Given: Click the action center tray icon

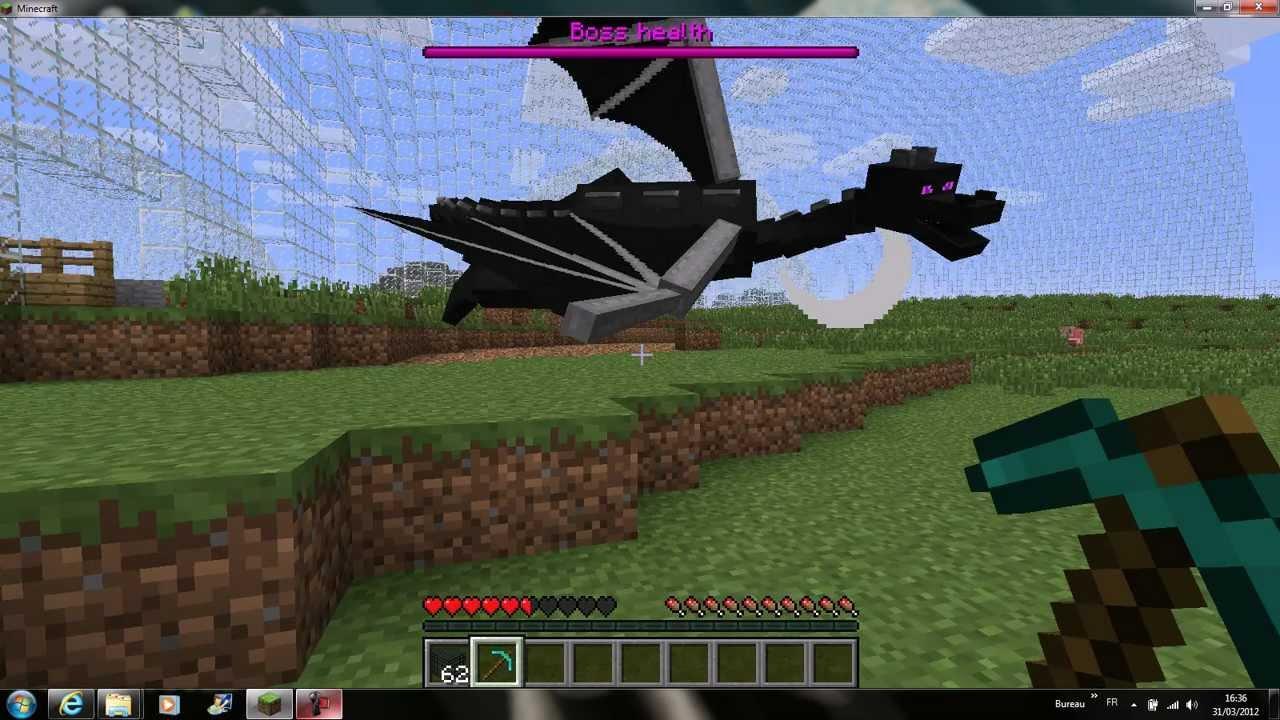Looking at the screenshot, I should (x=1152, y=704).
